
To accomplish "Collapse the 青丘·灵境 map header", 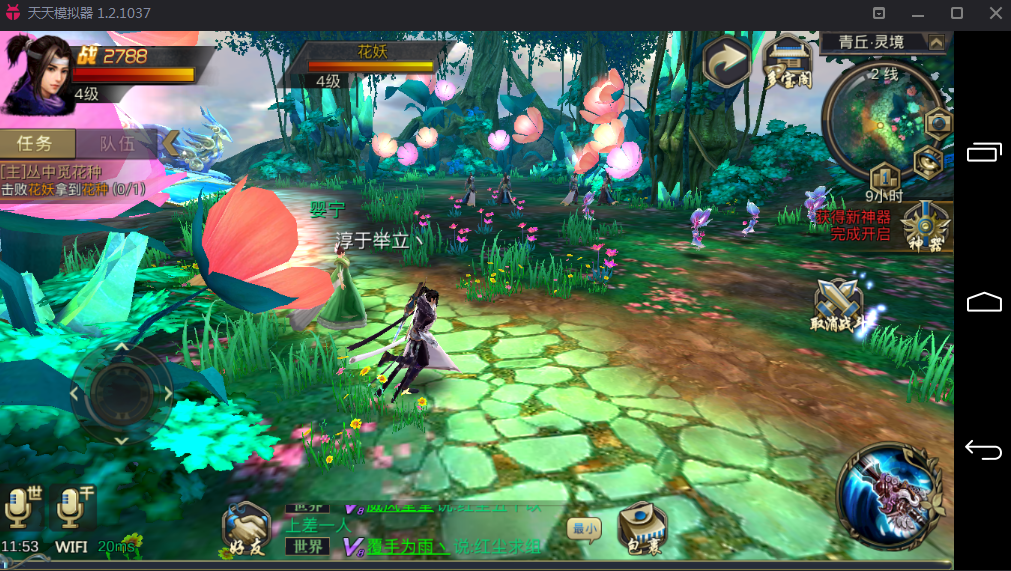I will (x=936, y=42).
